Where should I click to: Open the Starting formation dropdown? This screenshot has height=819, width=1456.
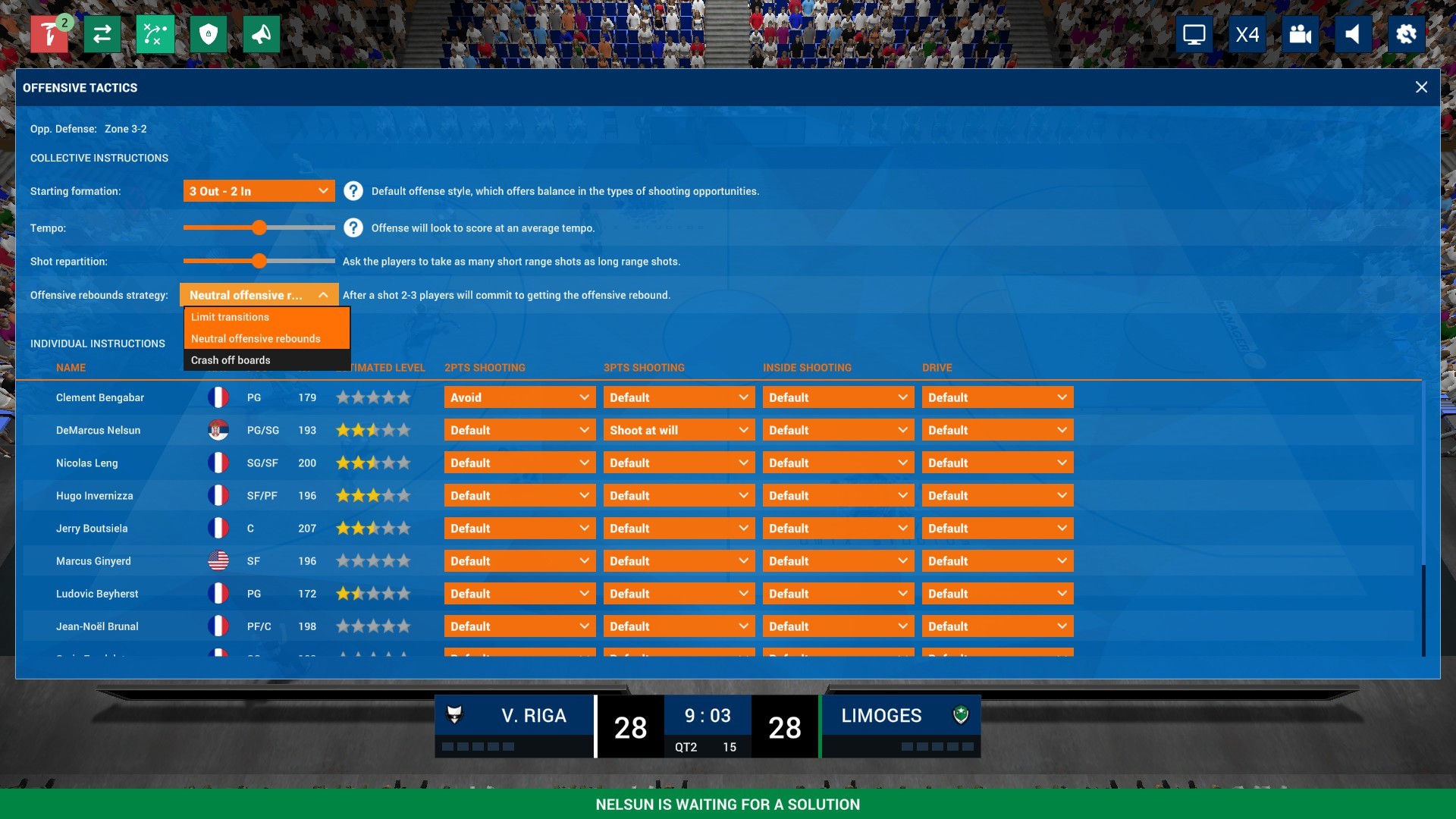tap(259, 191)
